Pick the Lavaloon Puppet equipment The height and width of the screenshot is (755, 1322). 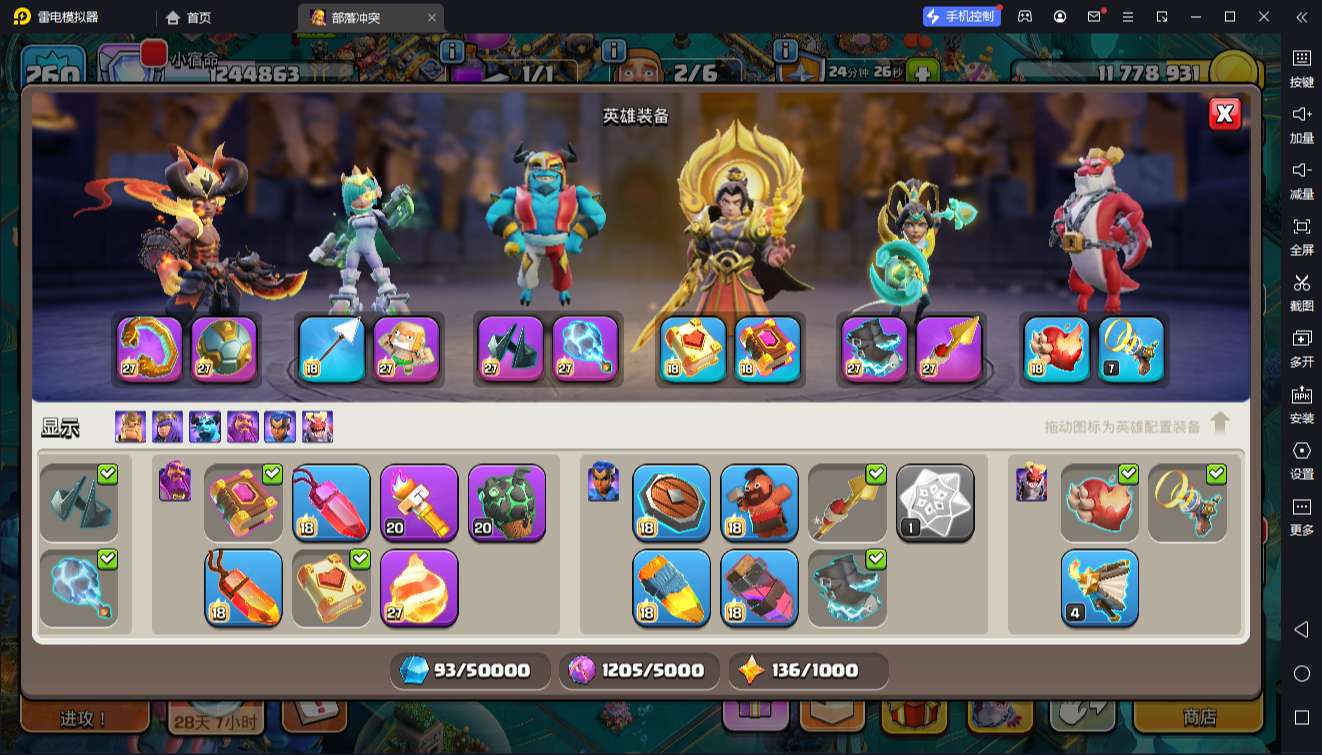(x=507, y=503)
